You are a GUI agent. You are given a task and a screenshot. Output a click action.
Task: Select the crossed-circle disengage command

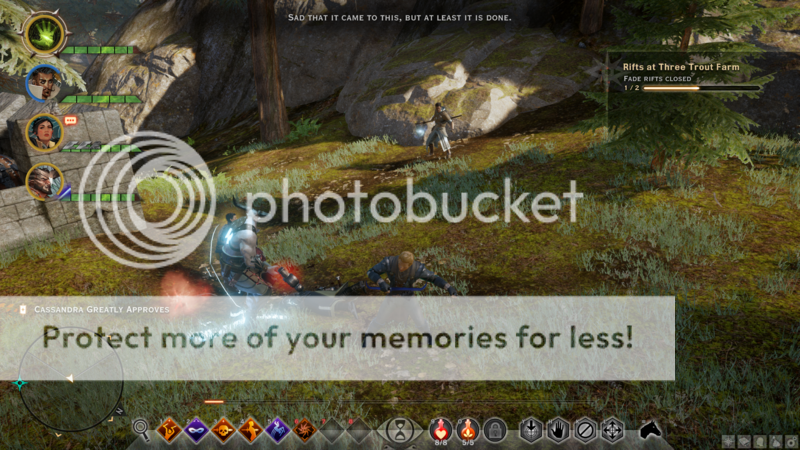pos(586,430)
